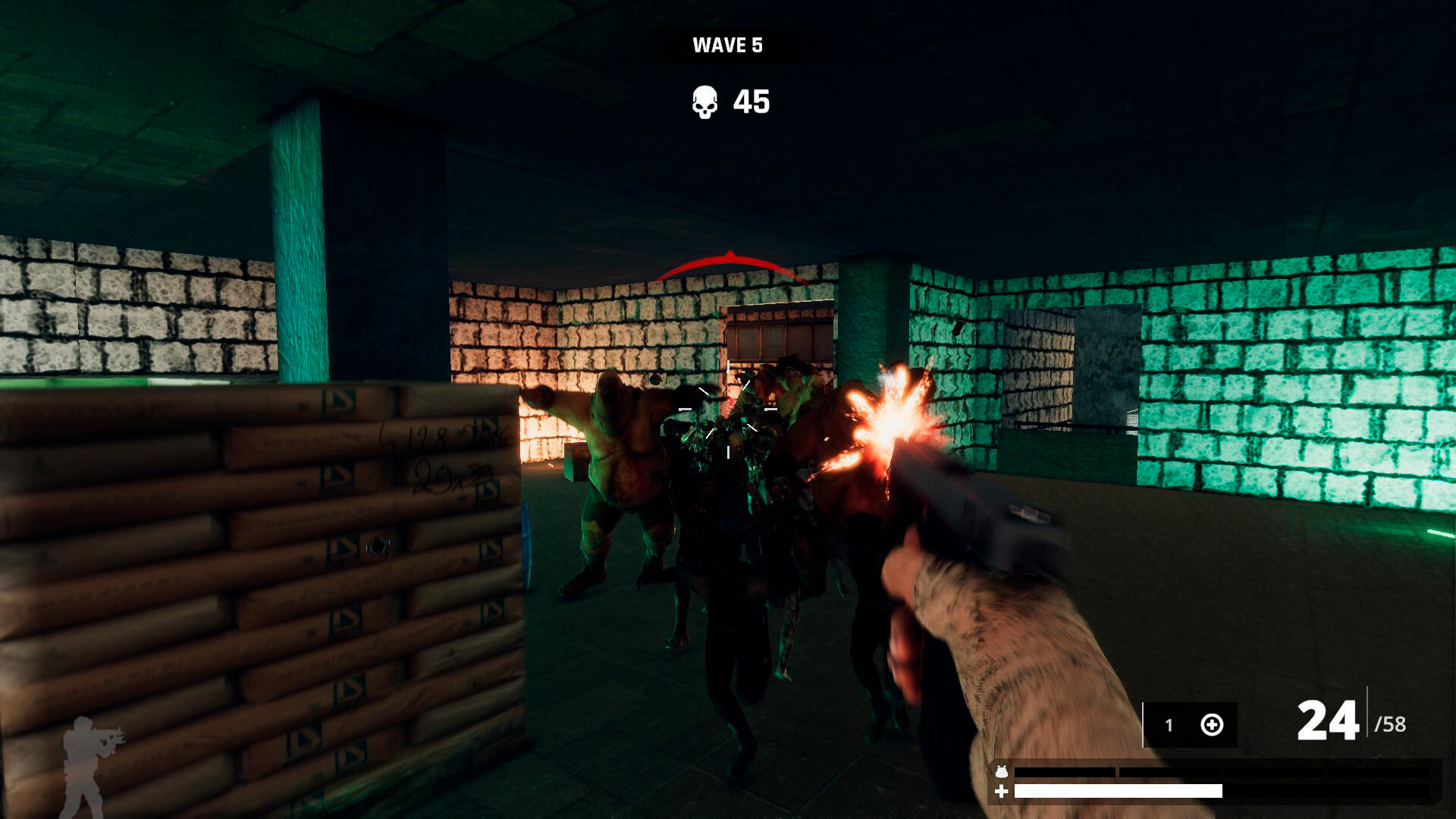Click the white health progress bar
The width and height of the screenshot is (1456, 819).
tap(1119, 792)
